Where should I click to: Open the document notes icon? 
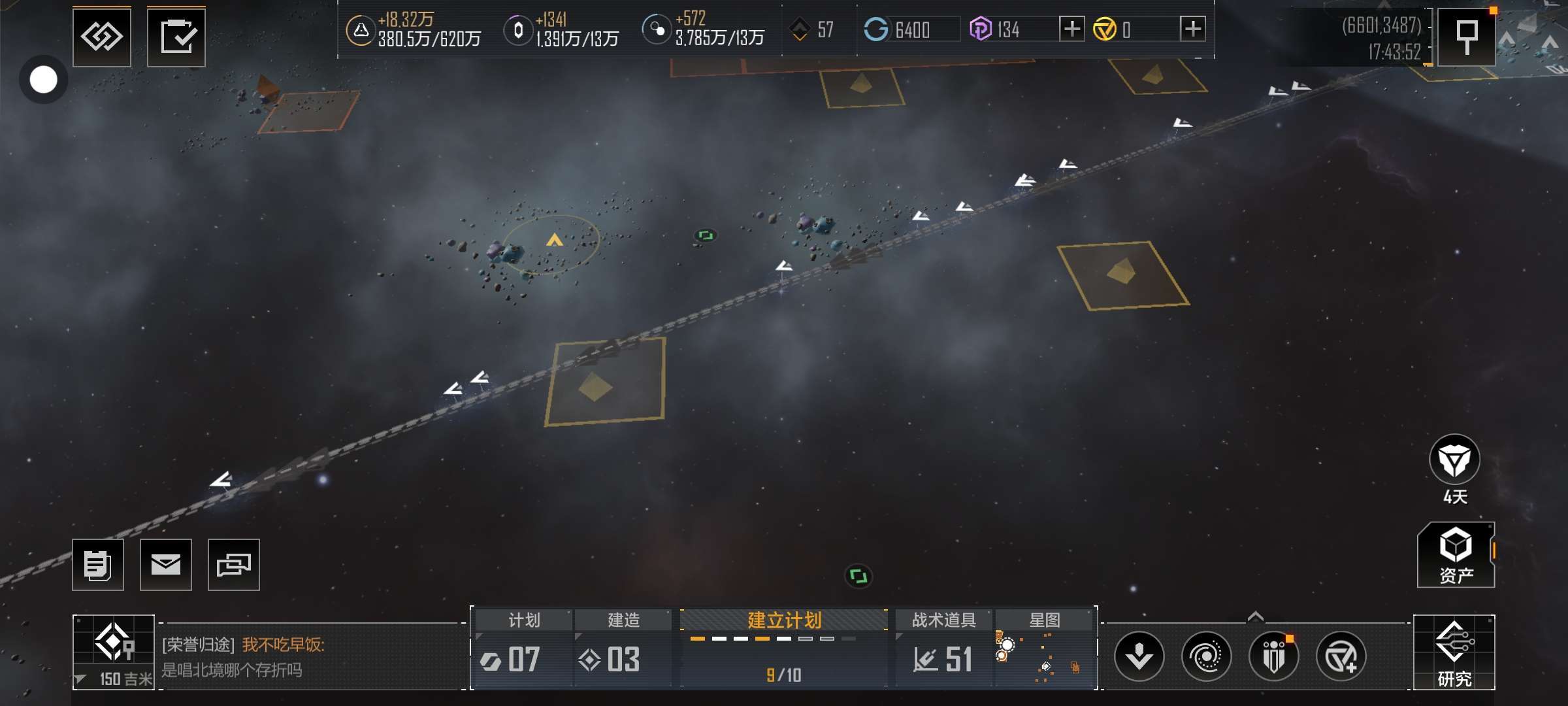(x=98, y=564)
